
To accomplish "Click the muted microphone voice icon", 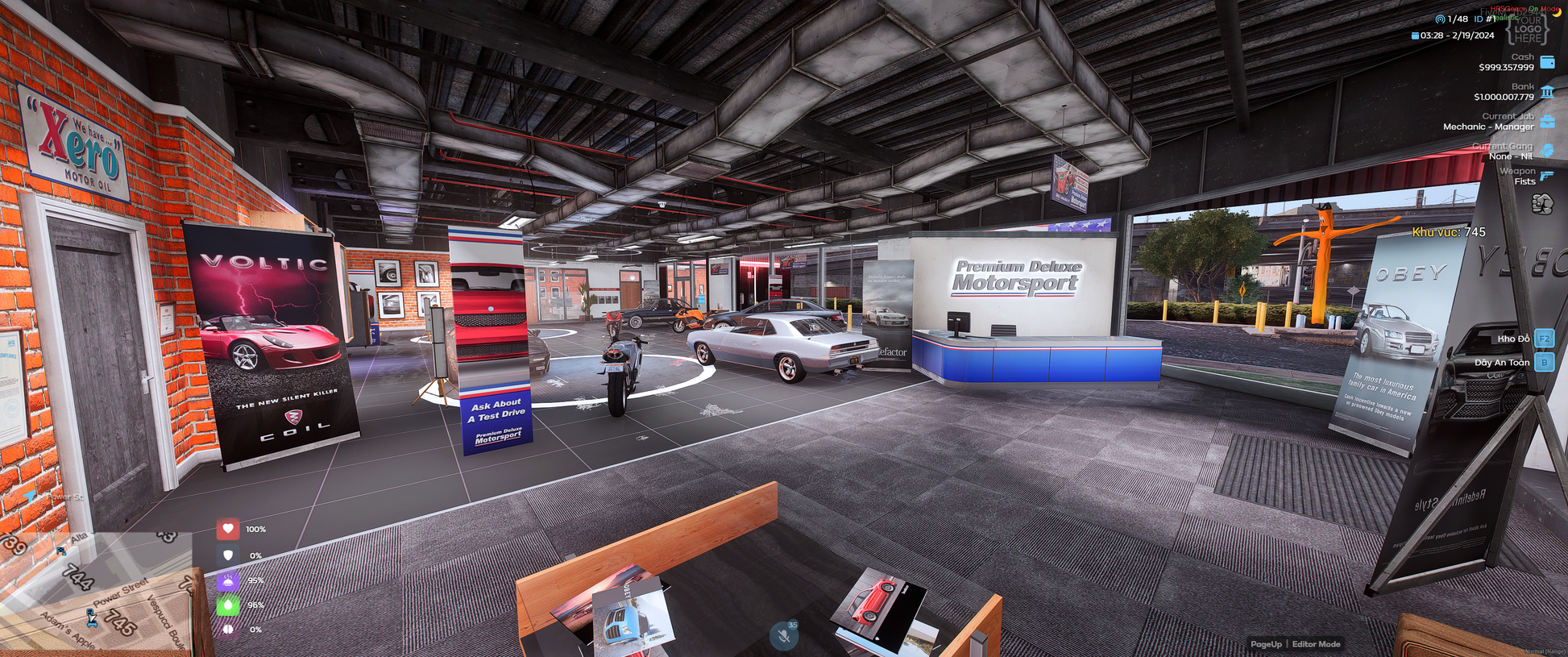I will click(x=783, y=636).
